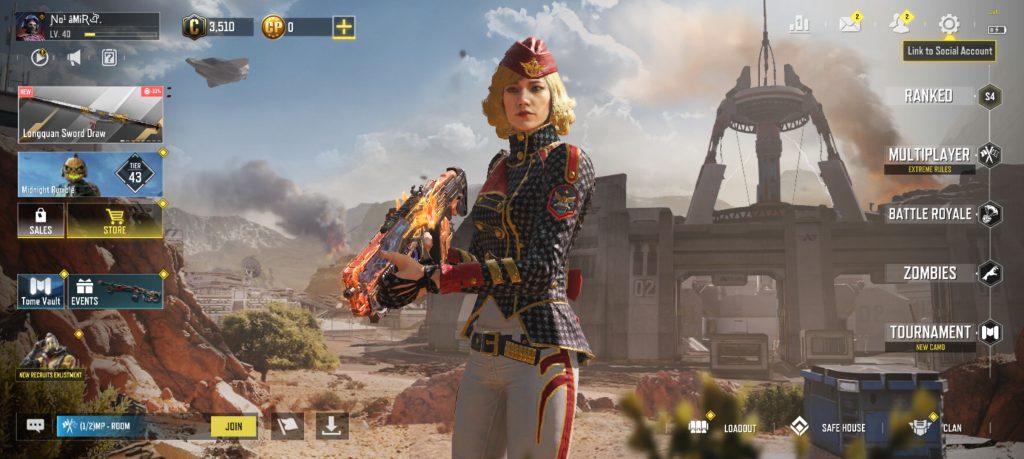Choose Battle Royale mode
This screenshot has height=459, width=1024.
pos(929,213)
